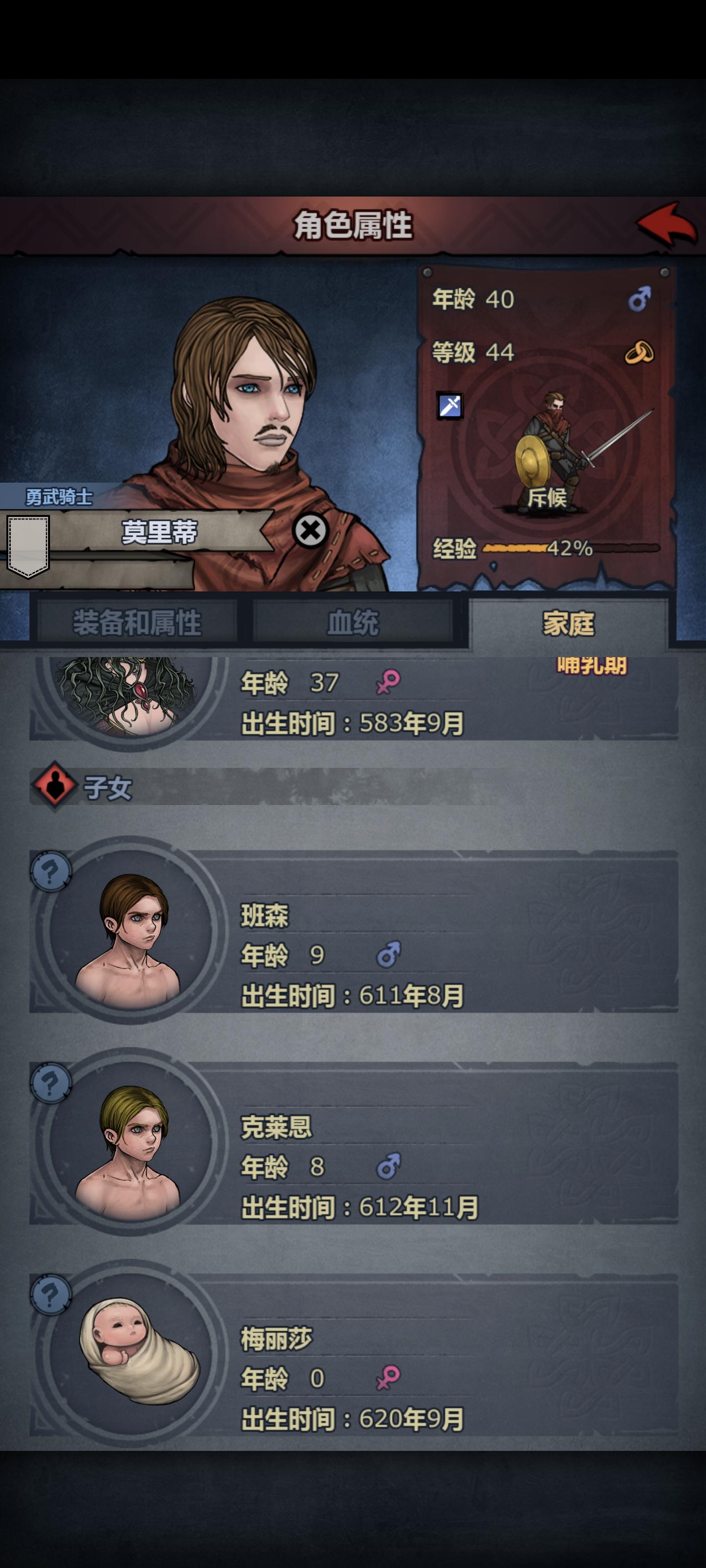Select the weapon switch sword icon
This screenshot has height=1568, width=706.
click(x=449, y=405)
